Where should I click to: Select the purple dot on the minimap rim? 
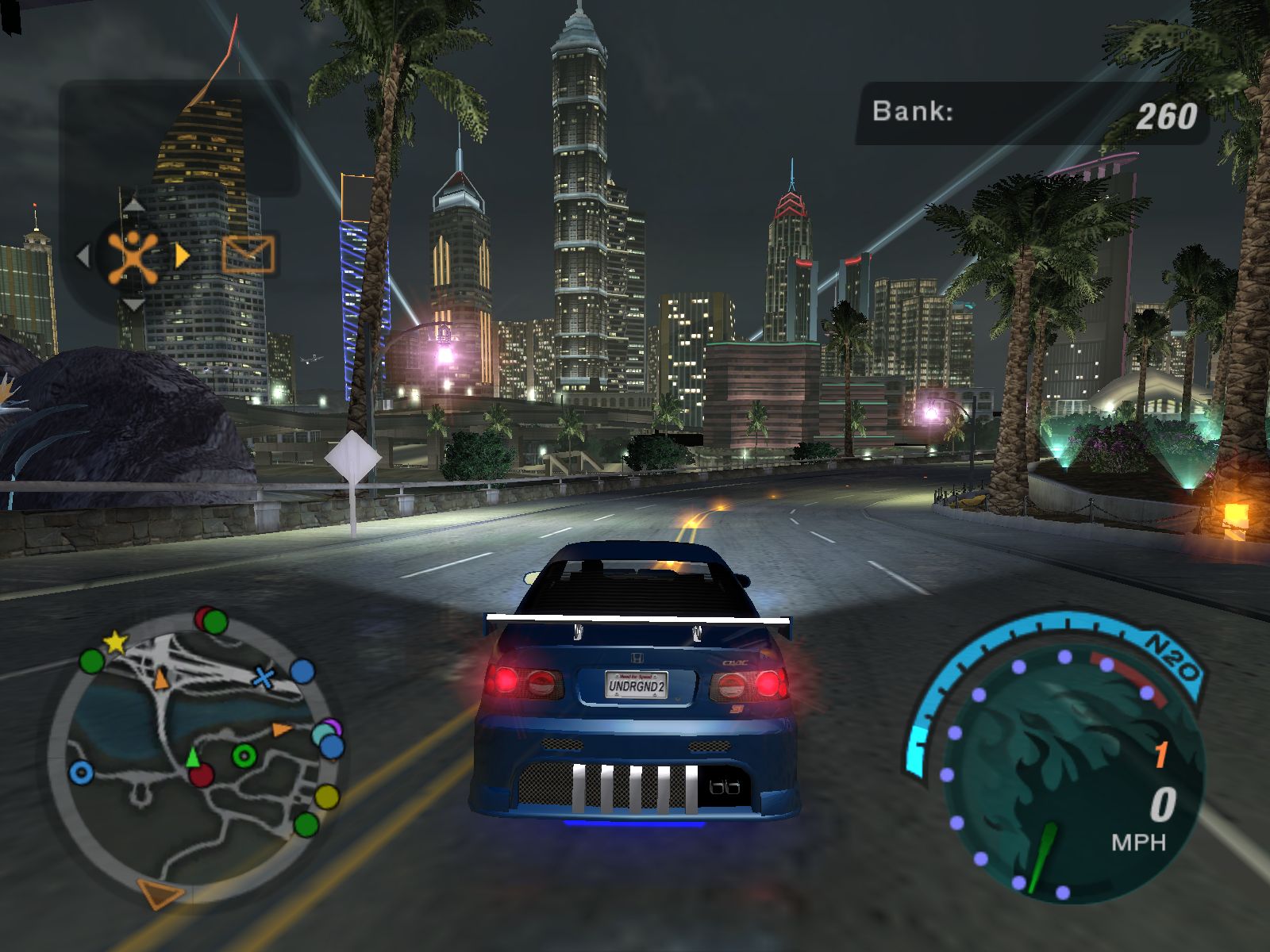click(334, 726)
